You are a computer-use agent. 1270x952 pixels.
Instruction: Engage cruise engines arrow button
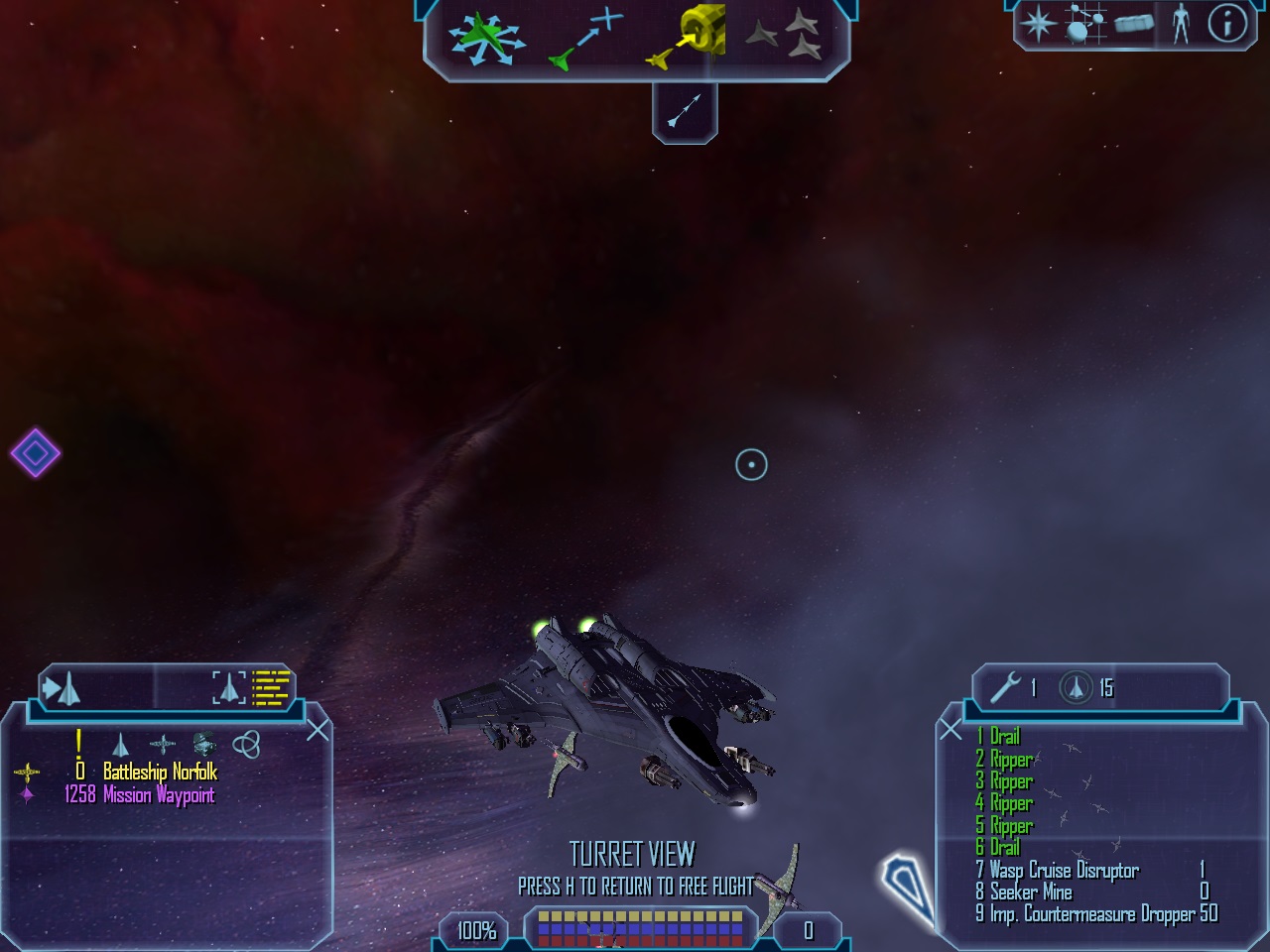(685, 110)
